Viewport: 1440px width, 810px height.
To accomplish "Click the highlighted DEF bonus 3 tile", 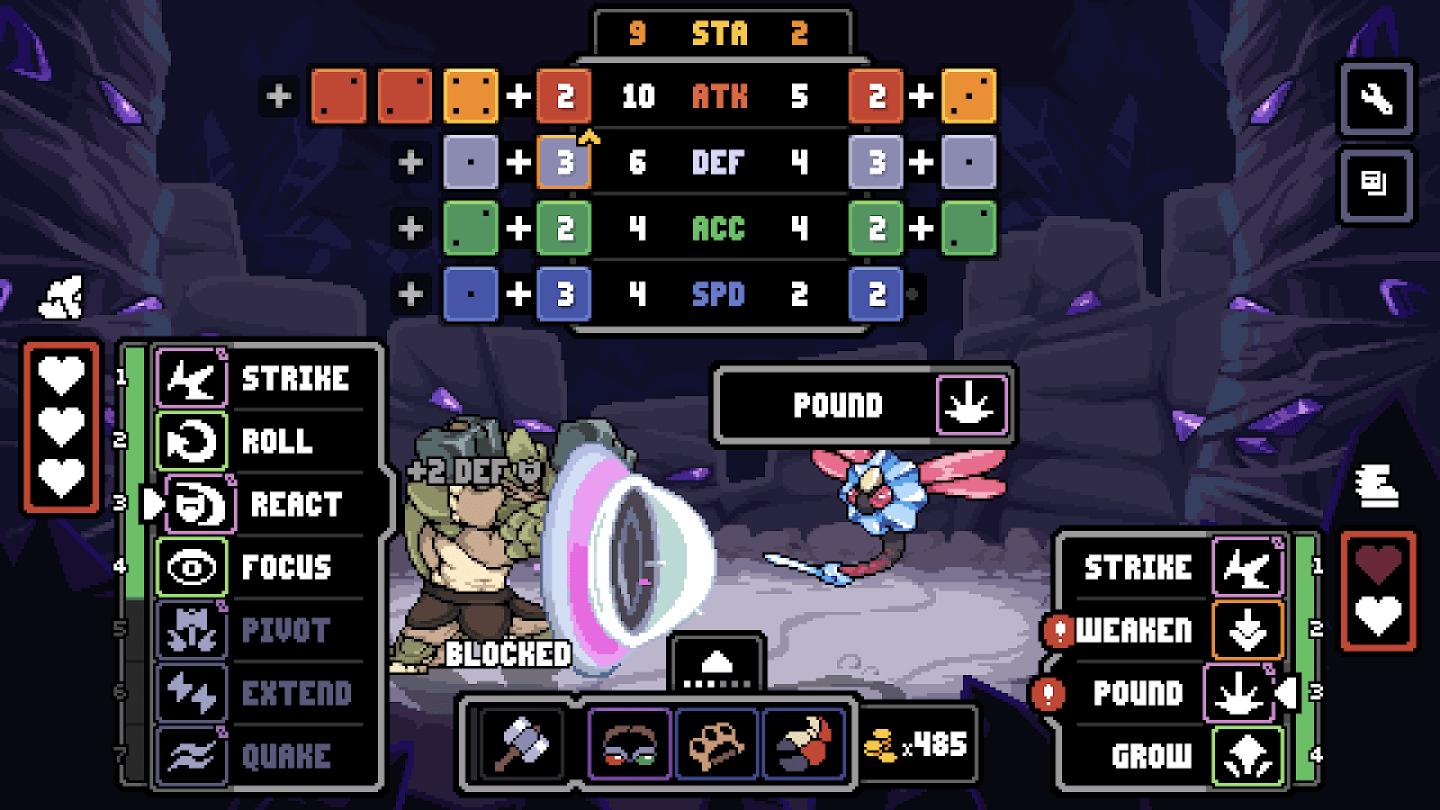I will click(565, 162).
